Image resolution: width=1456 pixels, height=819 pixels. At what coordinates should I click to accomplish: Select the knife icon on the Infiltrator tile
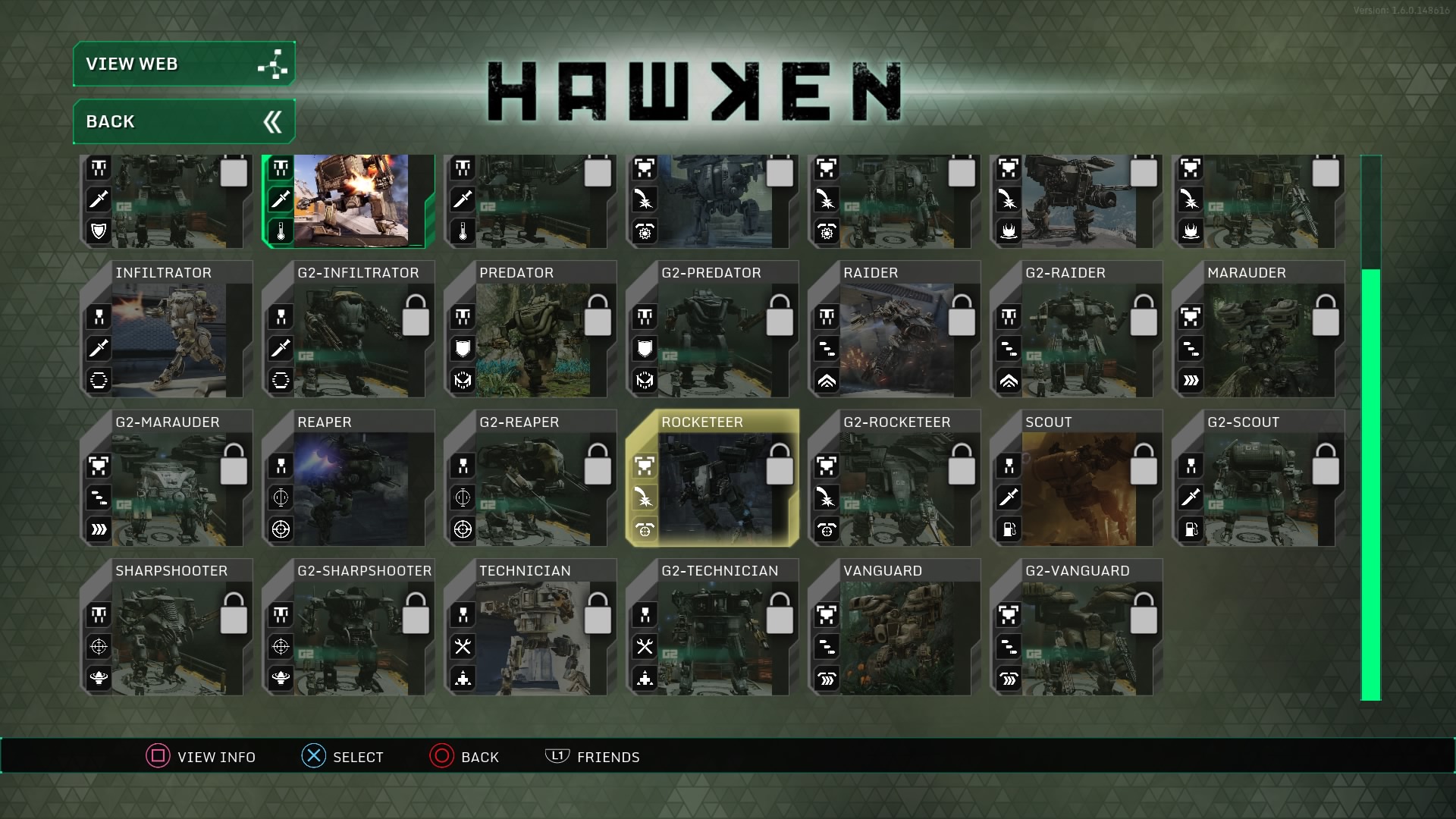99,349
